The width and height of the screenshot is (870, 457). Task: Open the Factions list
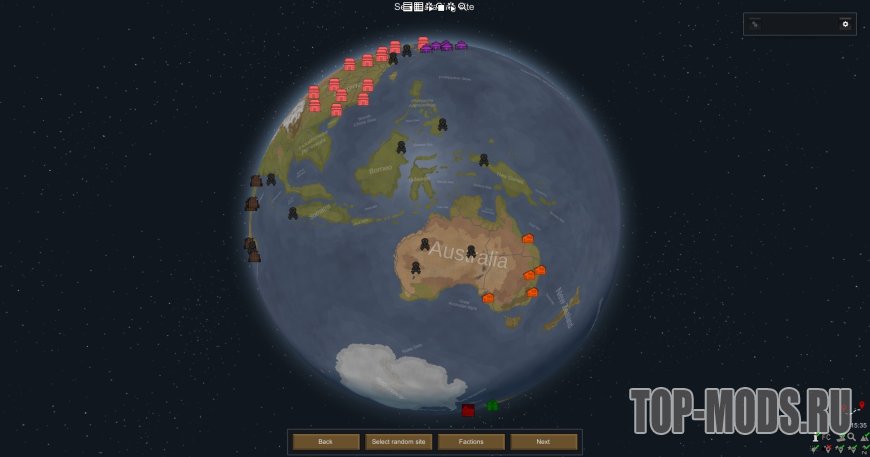tap(471, 441)
